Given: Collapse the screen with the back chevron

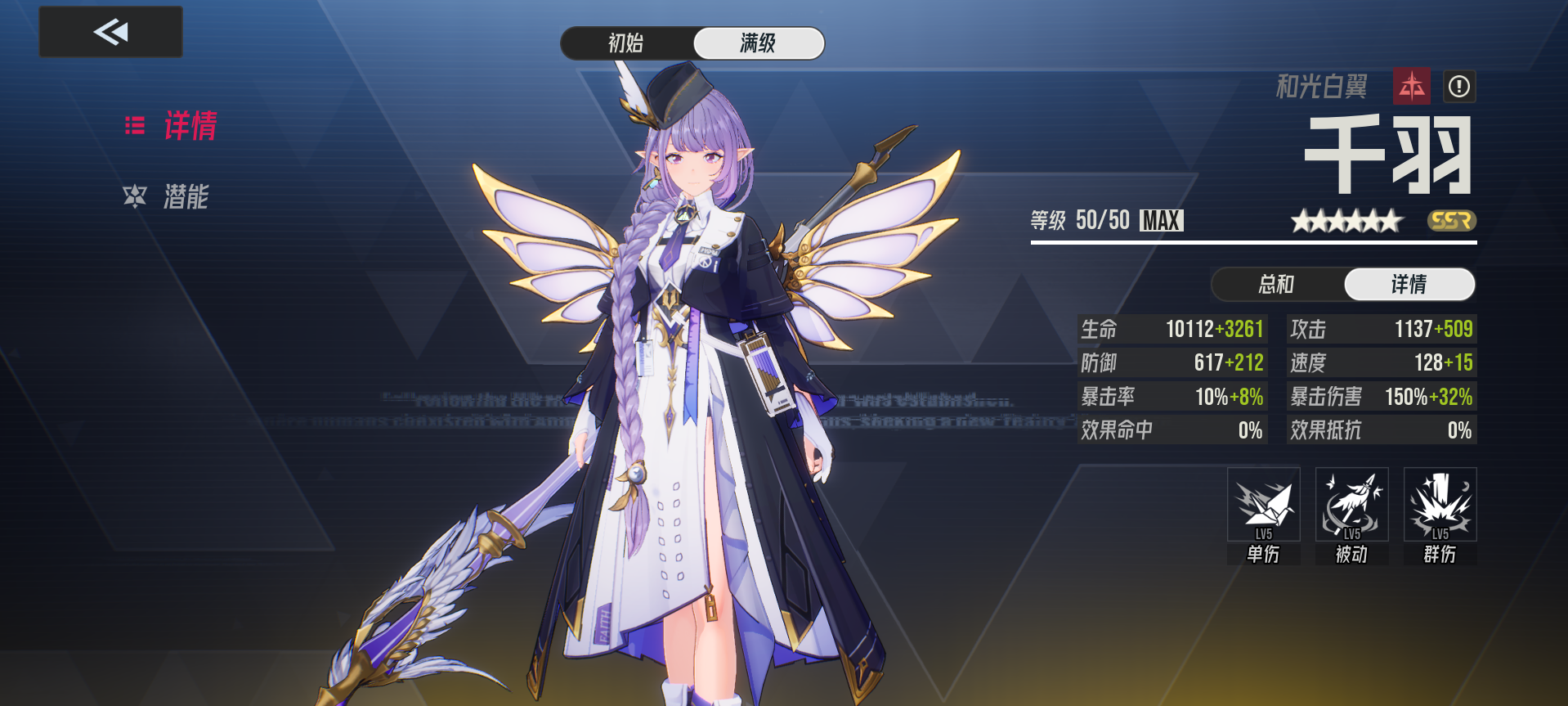Looking at the screenshot, I should coord(110,32).
